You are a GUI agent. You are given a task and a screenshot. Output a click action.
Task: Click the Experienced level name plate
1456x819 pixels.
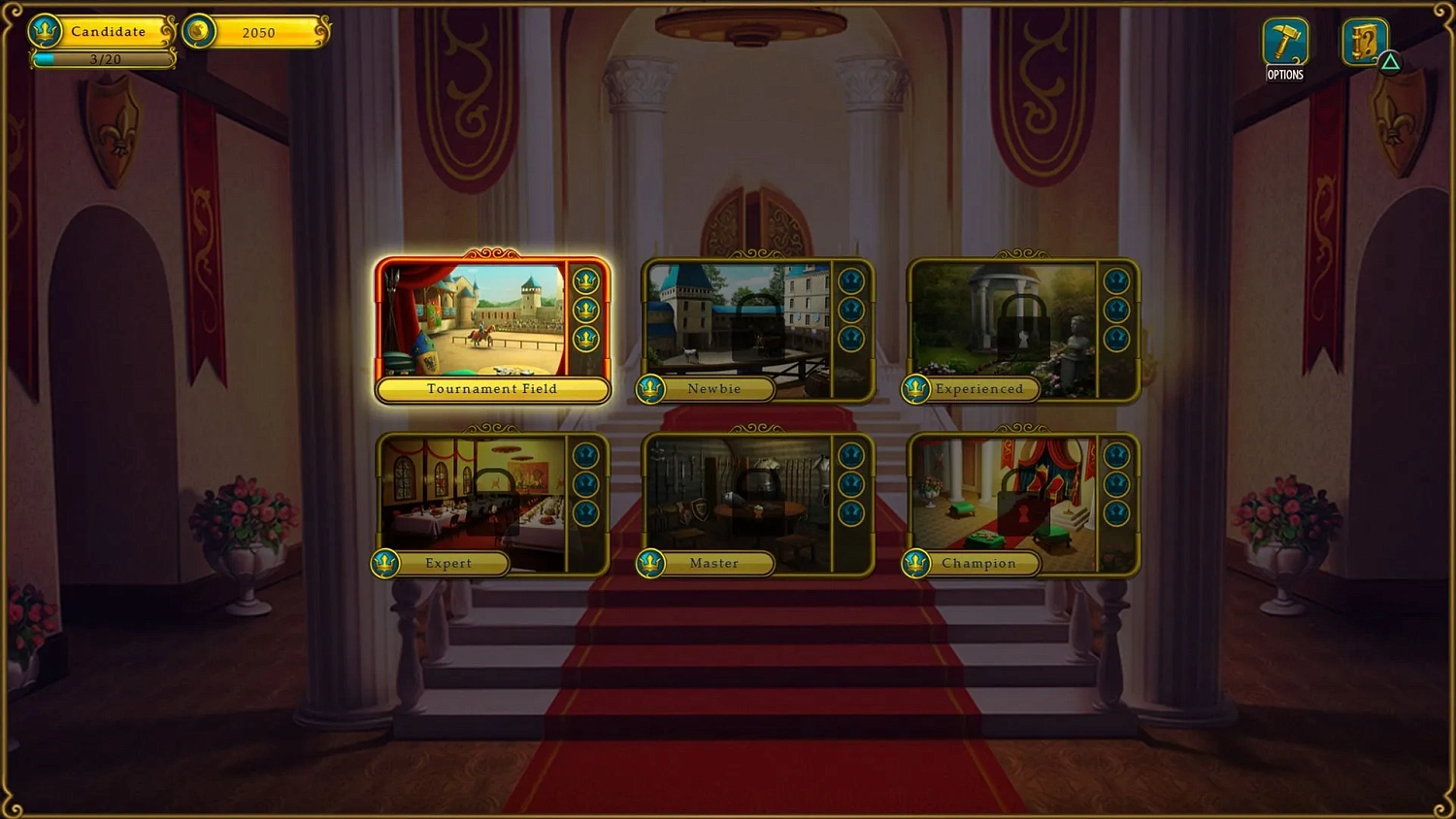[x=980, y=389]
